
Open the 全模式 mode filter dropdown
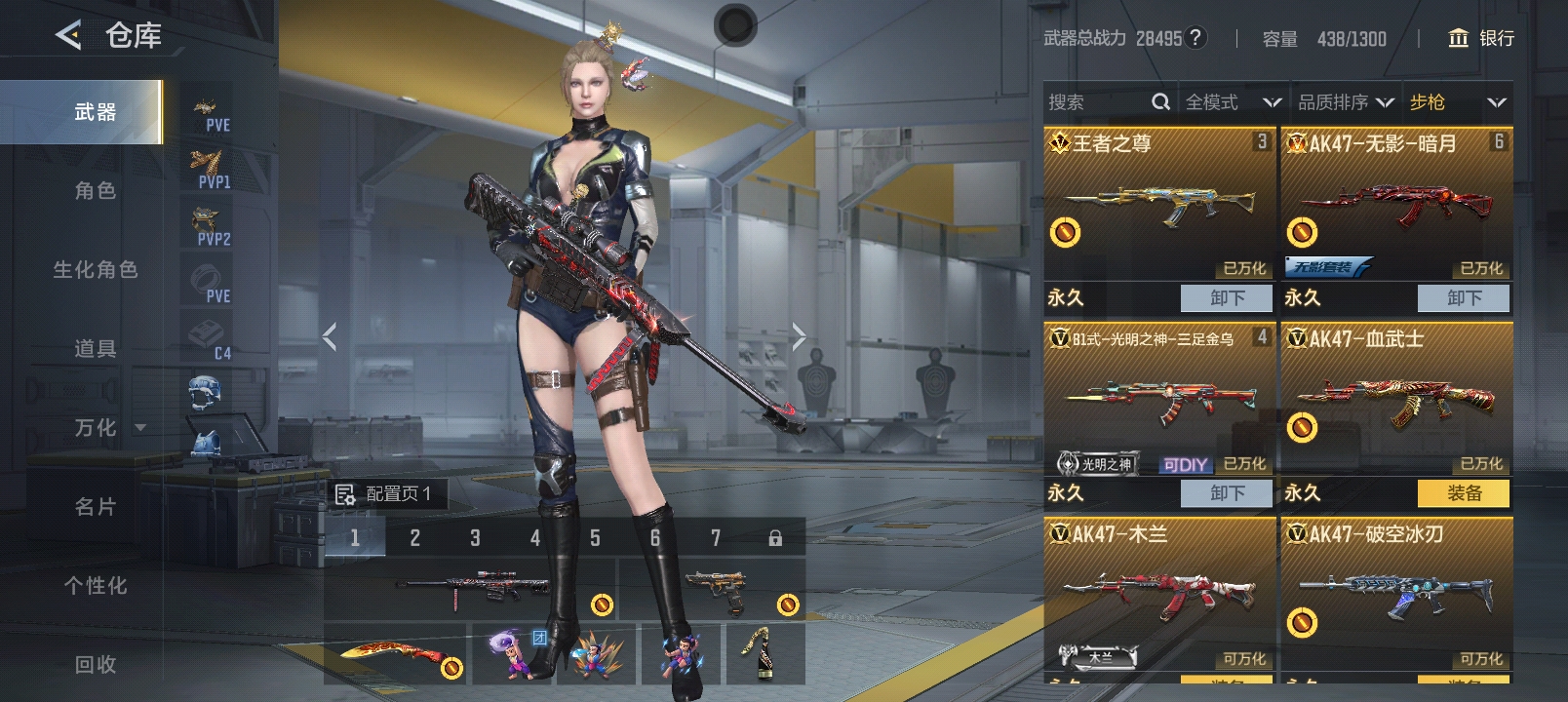[x=1232, y=102]
